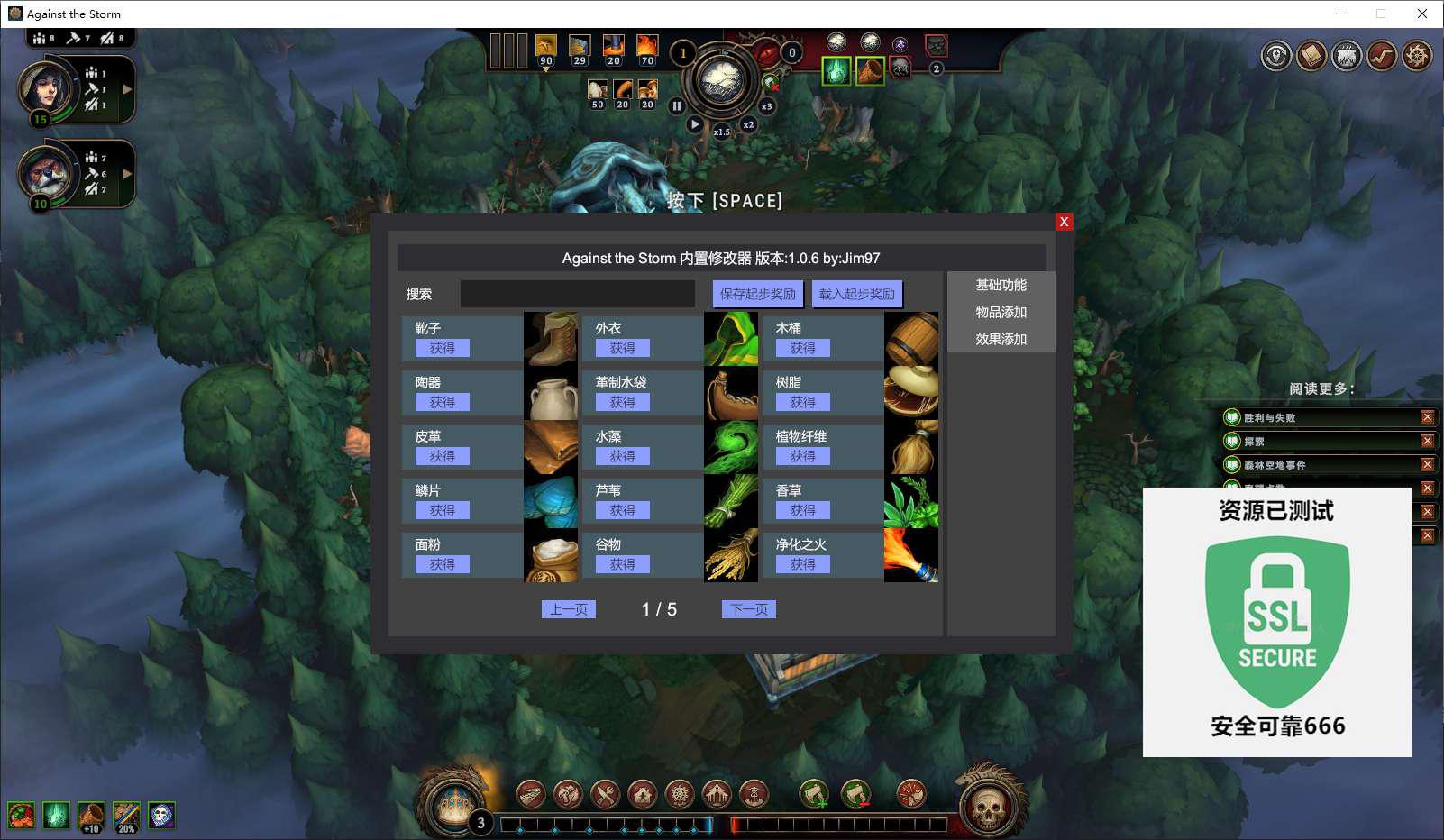This screenshot has height=840, width=1444.
Task: Get the 香草 herbs item
Action: [x=802, y=510]
